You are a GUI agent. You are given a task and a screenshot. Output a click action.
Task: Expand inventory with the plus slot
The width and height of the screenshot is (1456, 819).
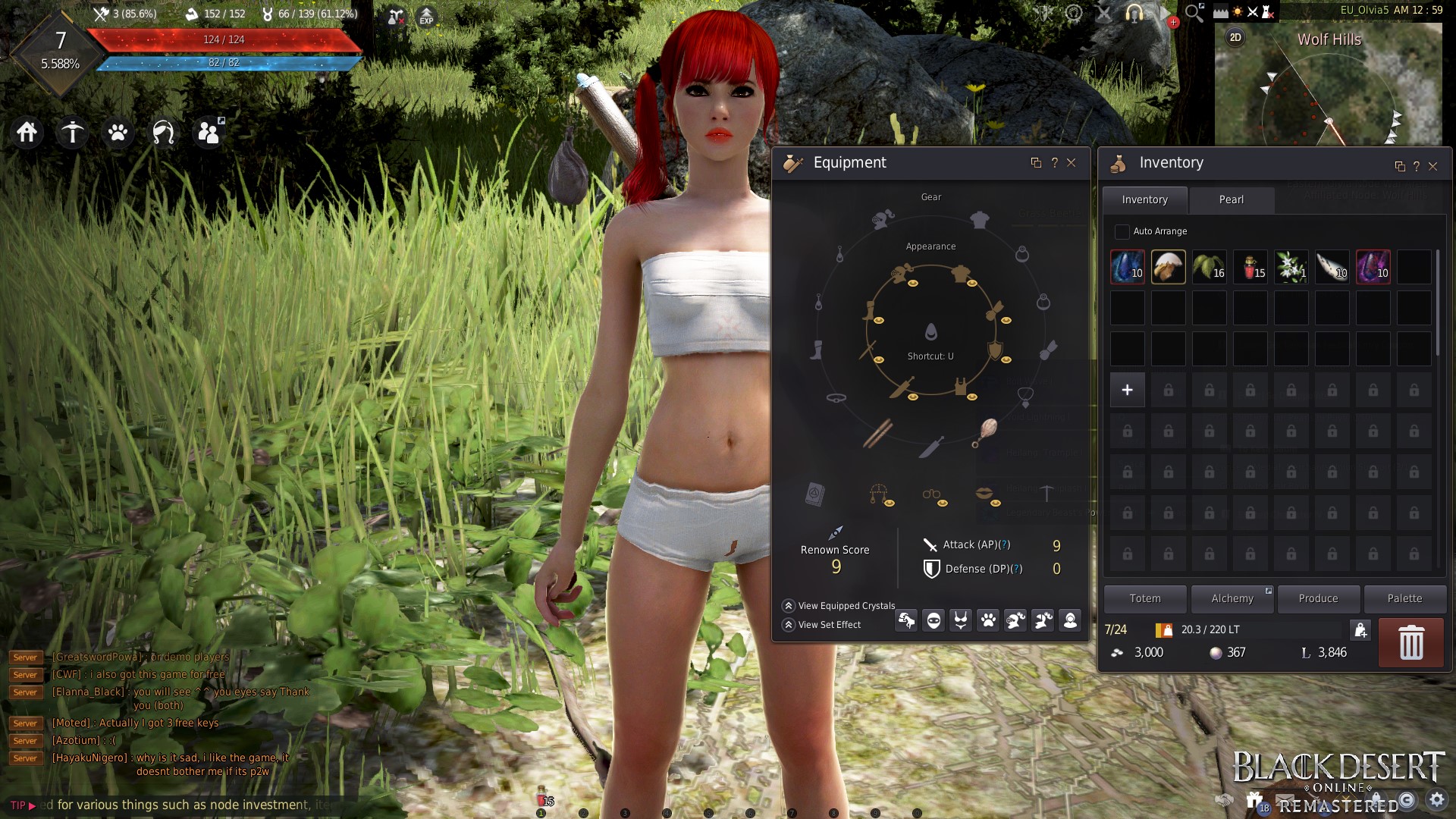point(1127,390)
